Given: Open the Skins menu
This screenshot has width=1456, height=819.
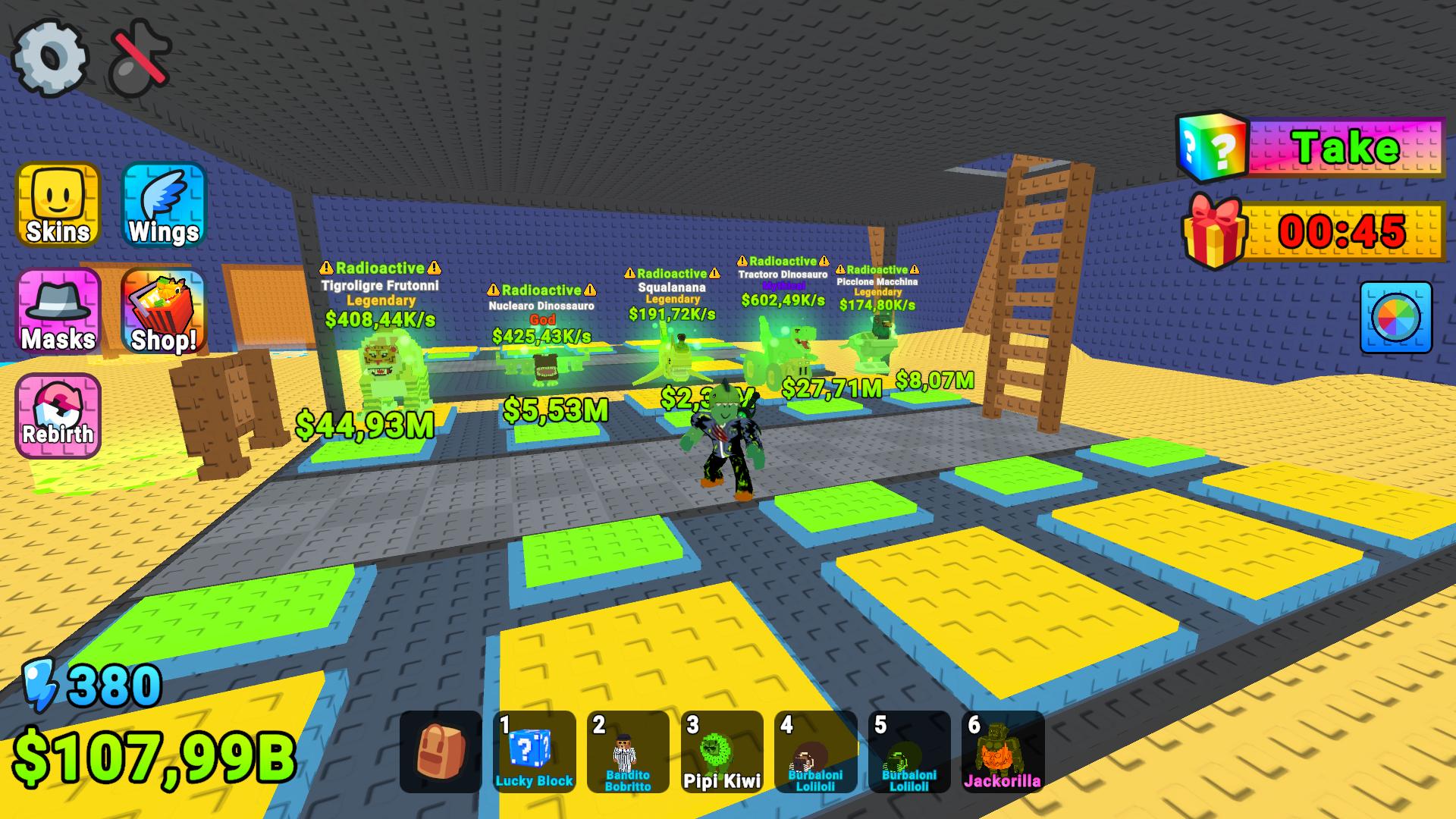Looking at the screenshot, I should coord(58,206).
